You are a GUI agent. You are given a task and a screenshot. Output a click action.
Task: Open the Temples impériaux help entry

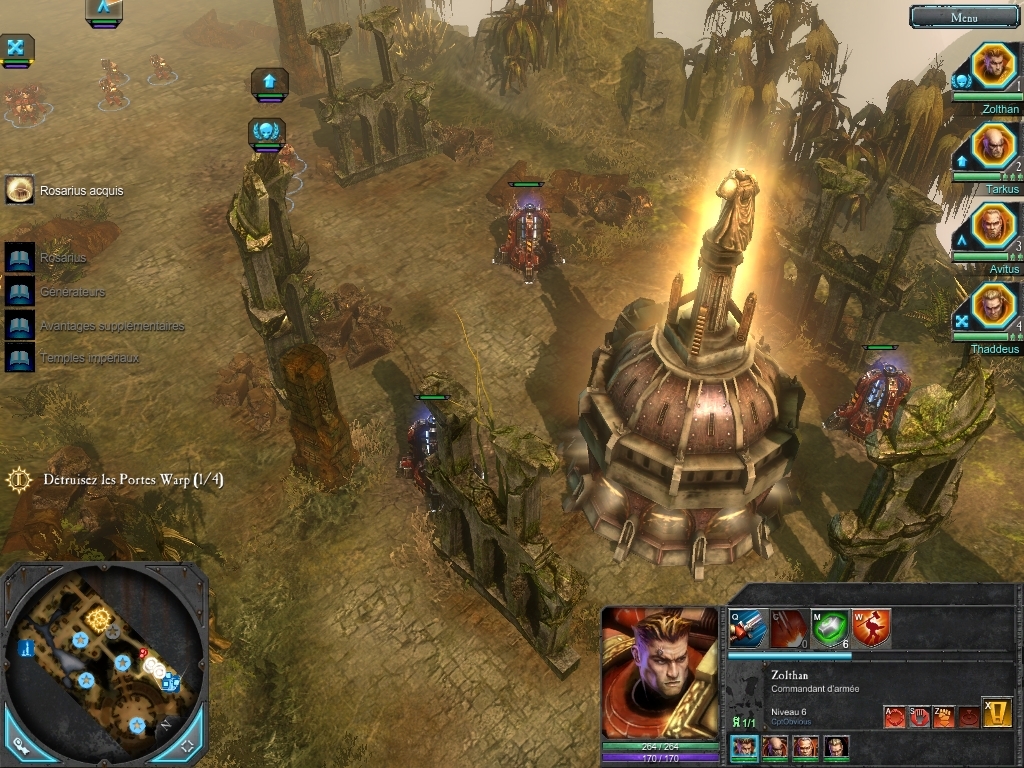click(20, 358)
